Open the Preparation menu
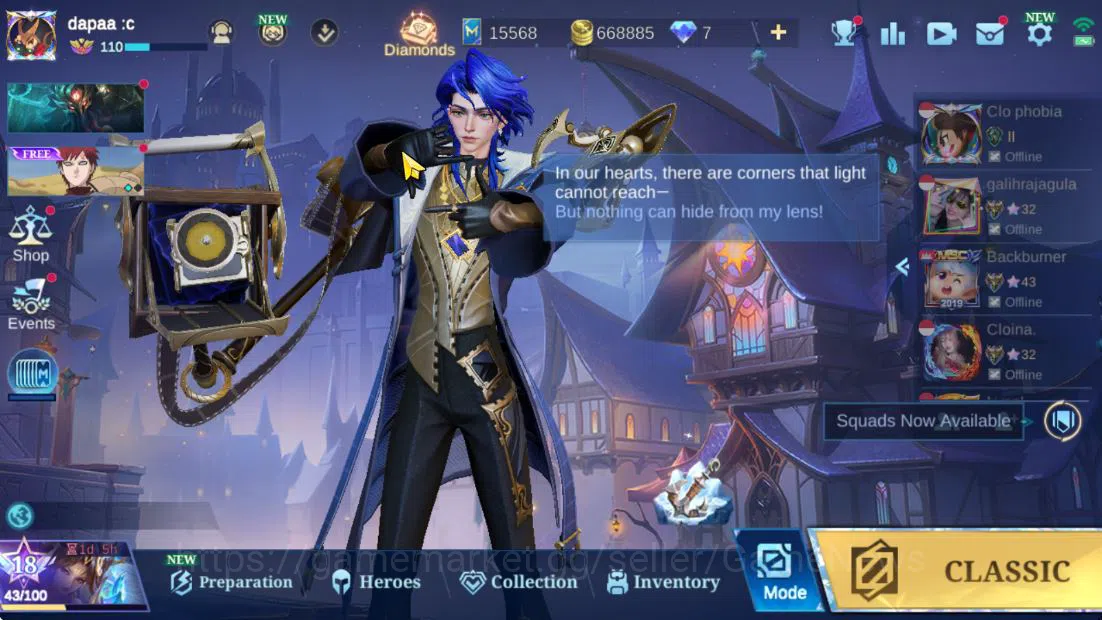 (232, 582)
